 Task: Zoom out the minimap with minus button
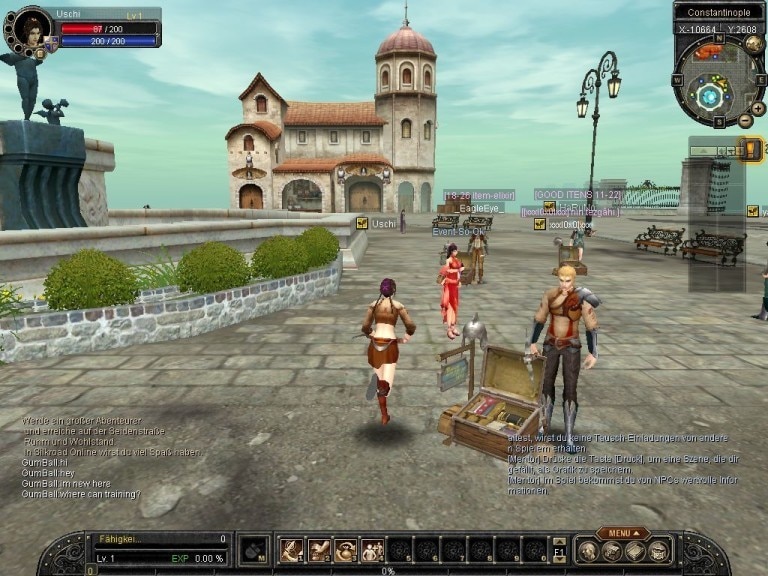pyautogui.click(x=745, y=120)
